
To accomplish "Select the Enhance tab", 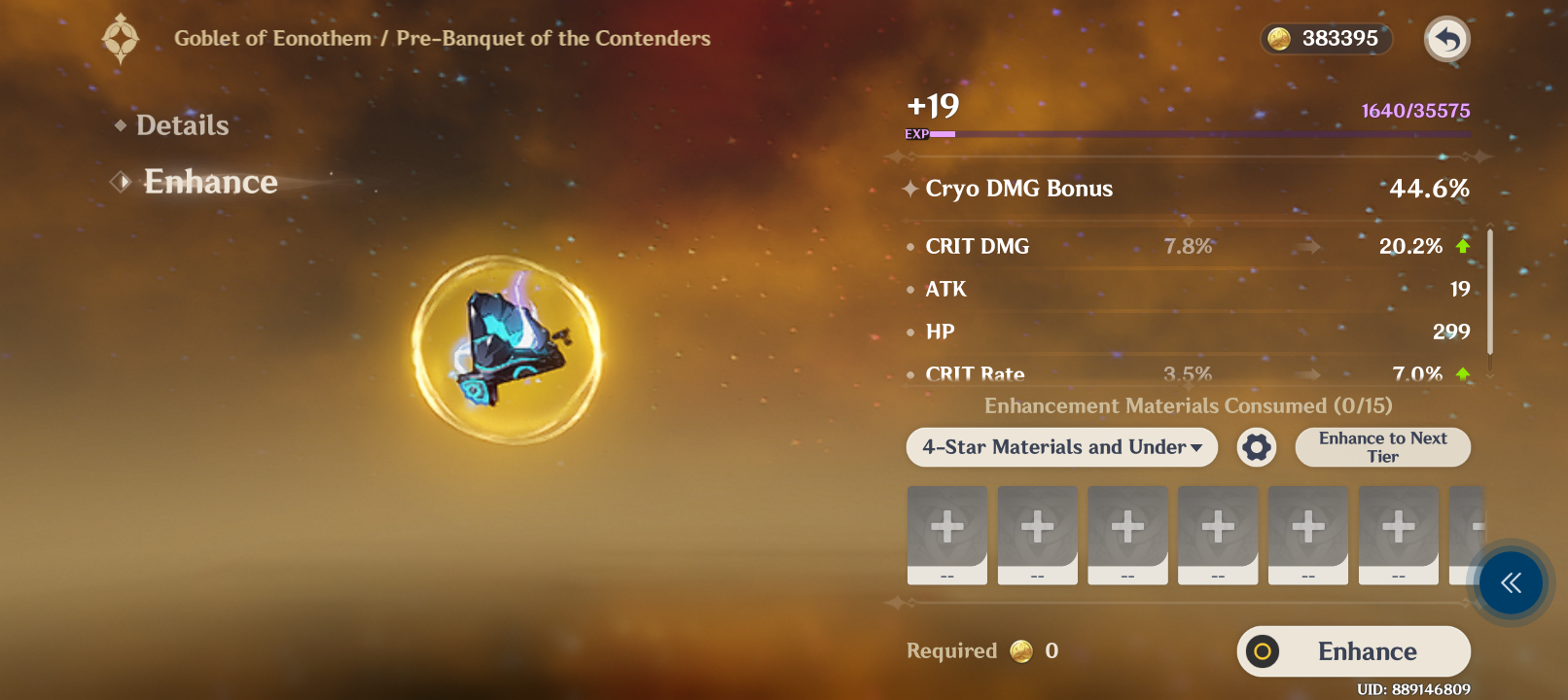I will (x=210, y=182).
